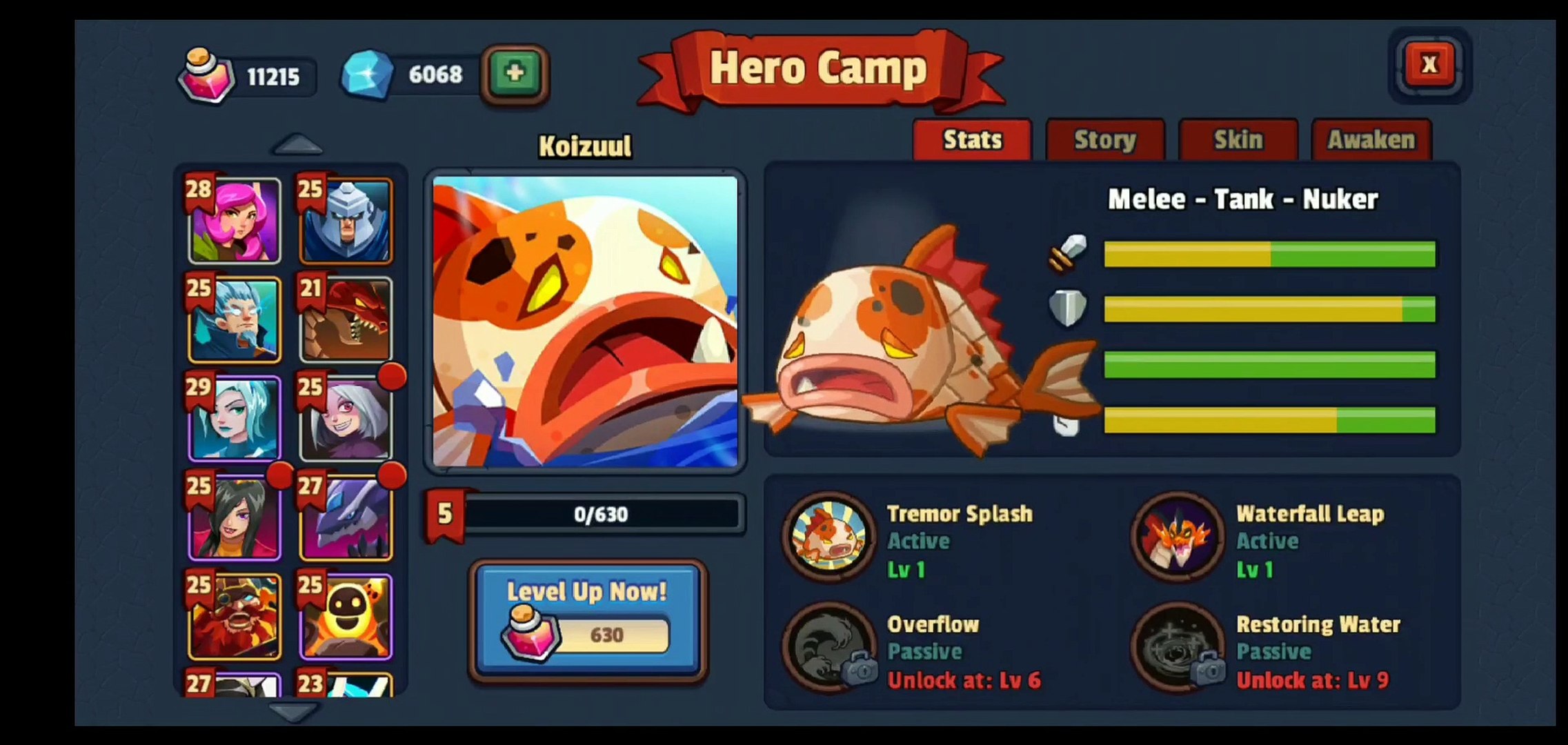Screen dimensions: 1568x745
Task: Select the level 29 teal-haired hero
Action: 235,419
